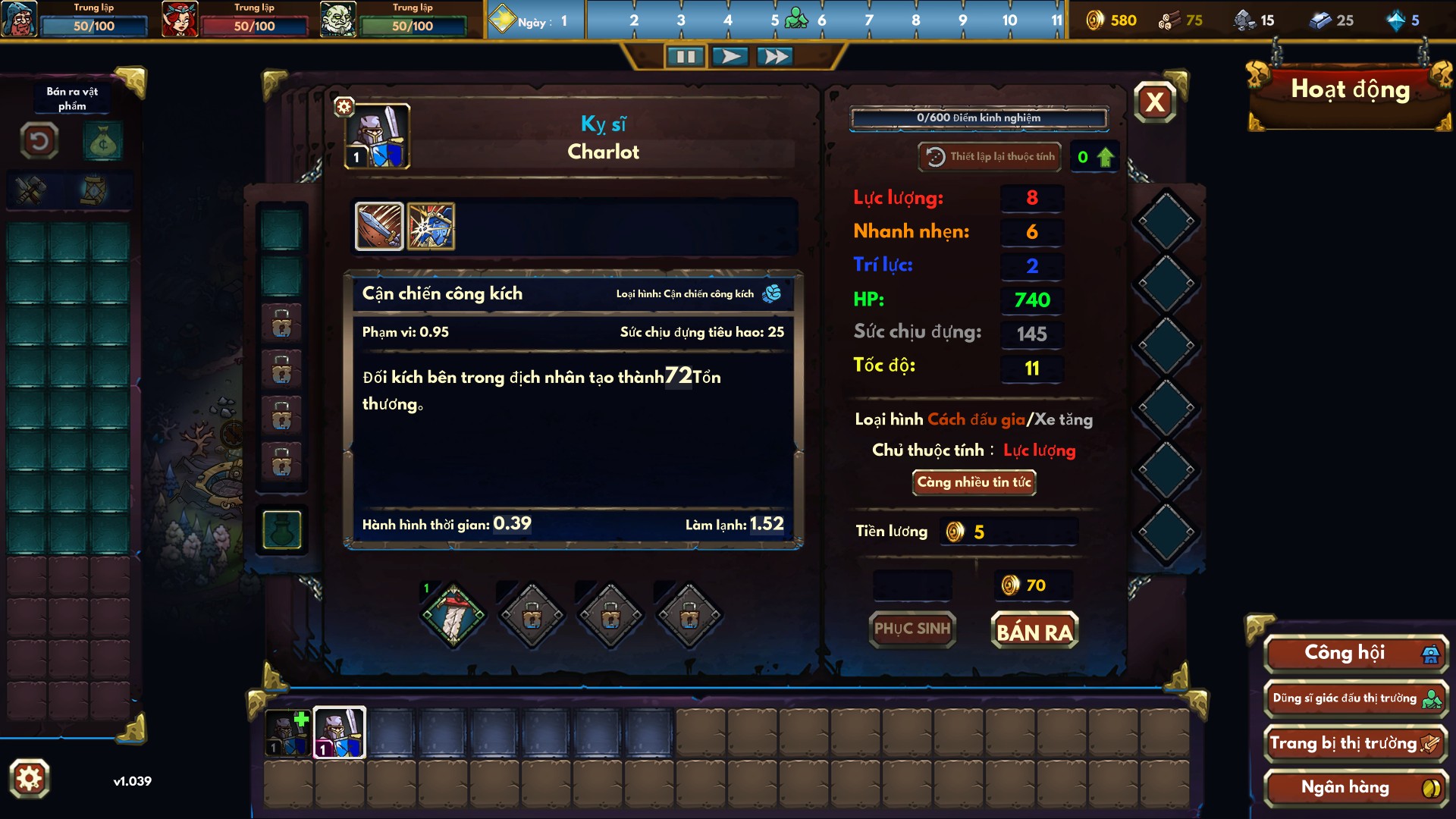Open the Công hội guild menu
Screen dimensions: 1456x819
tap(1355, 654)
